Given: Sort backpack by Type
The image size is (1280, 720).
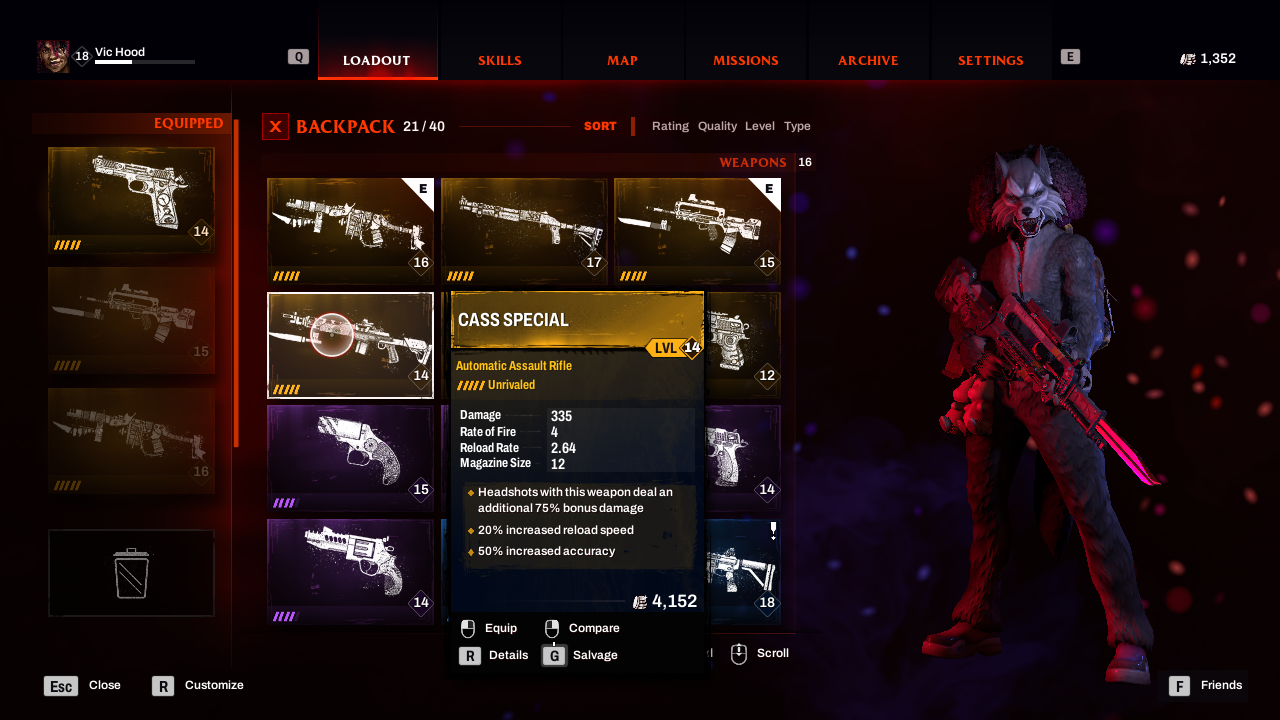Looking at the screenshot, I should click(x=797, y=126).
